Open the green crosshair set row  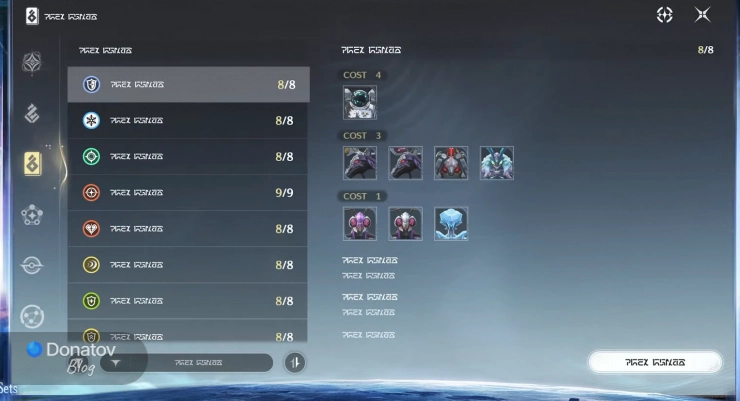pyautogui.click(x=188, y=157)
